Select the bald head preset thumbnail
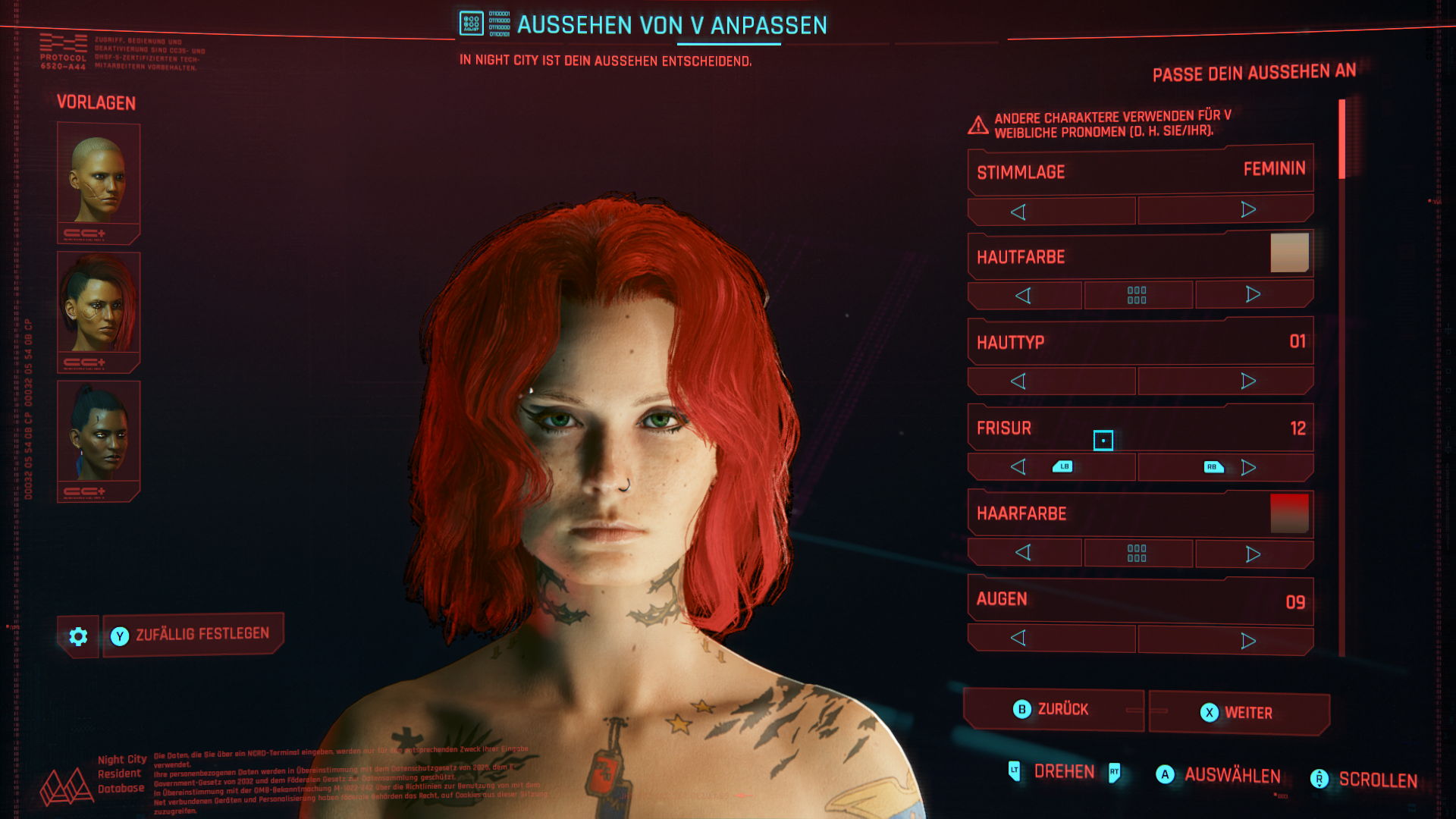This screenshot has width=1456, height=819. 99,182
